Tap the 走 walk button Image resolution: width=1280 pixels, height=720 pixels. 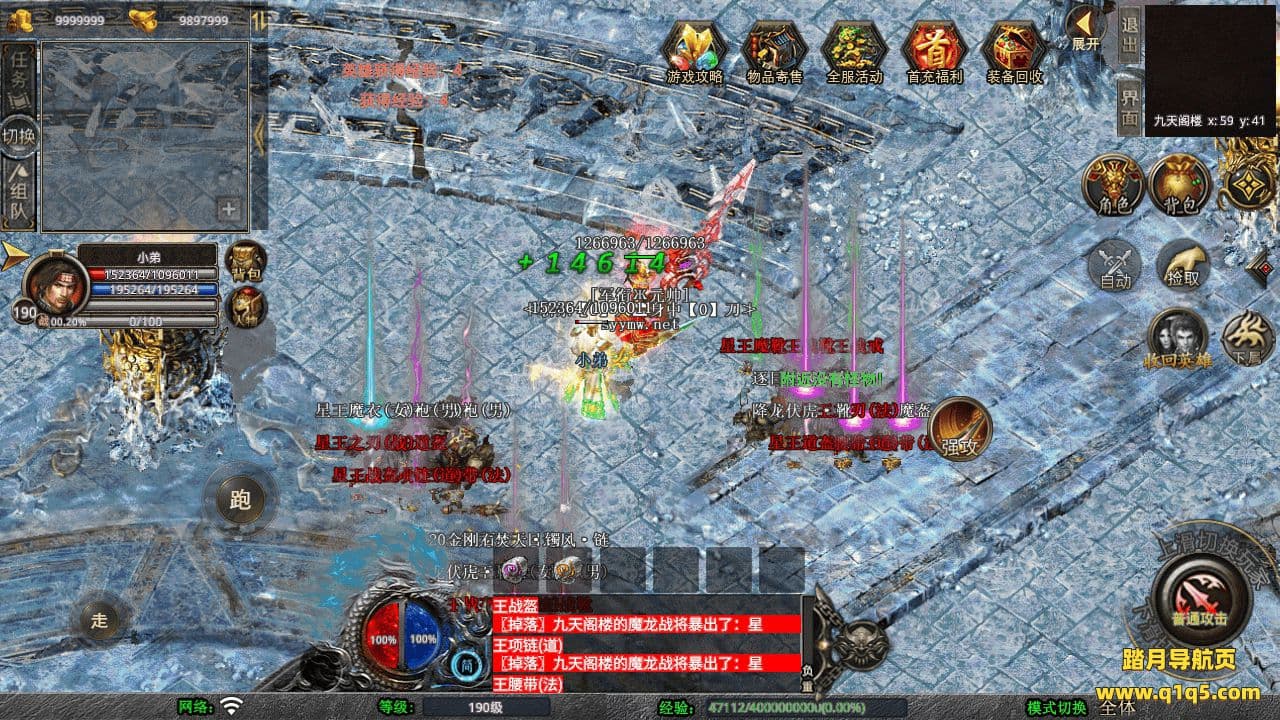click(99, 619)
